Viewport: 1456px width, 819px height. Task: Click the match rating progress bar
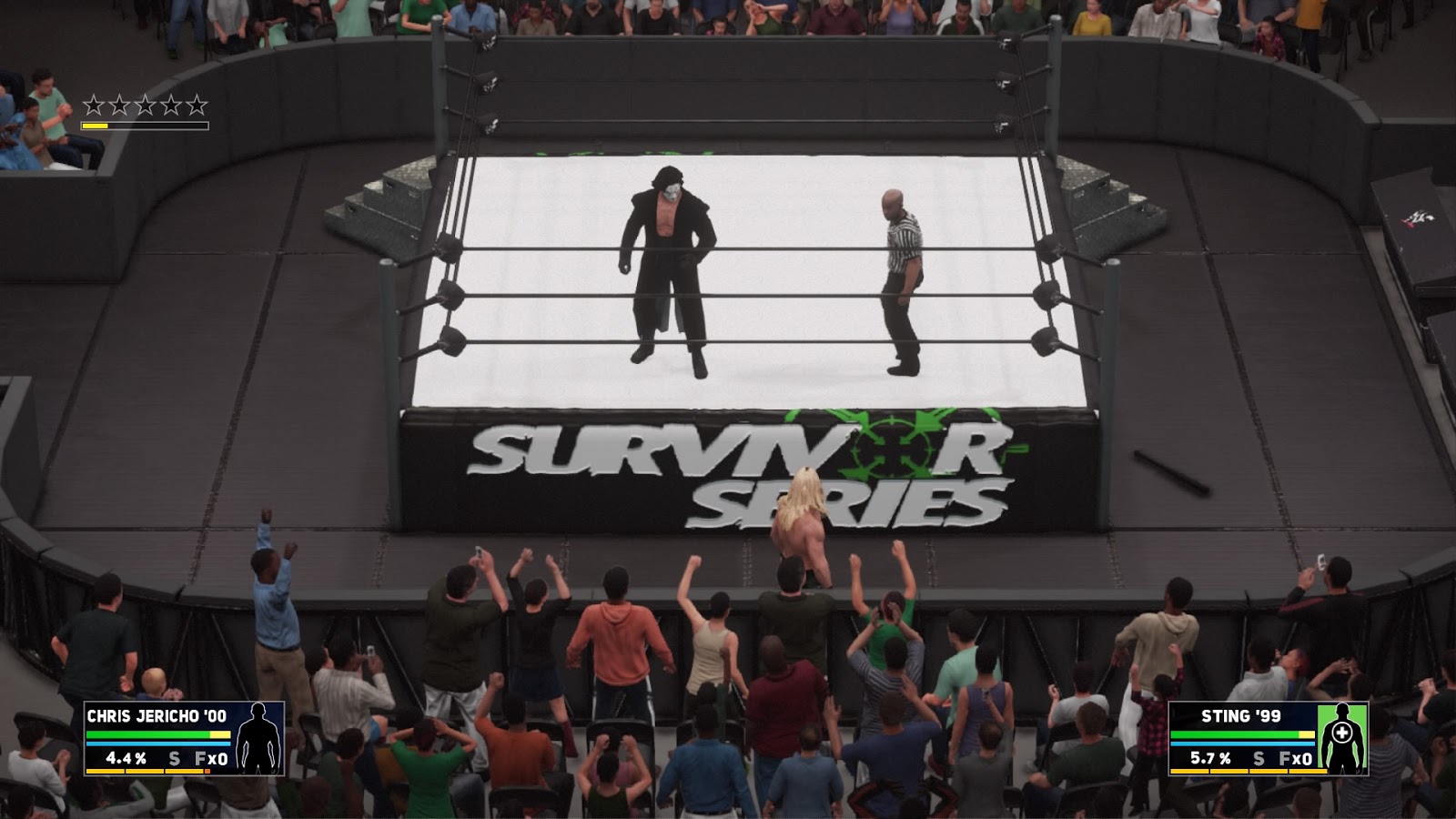pos(146,124)
